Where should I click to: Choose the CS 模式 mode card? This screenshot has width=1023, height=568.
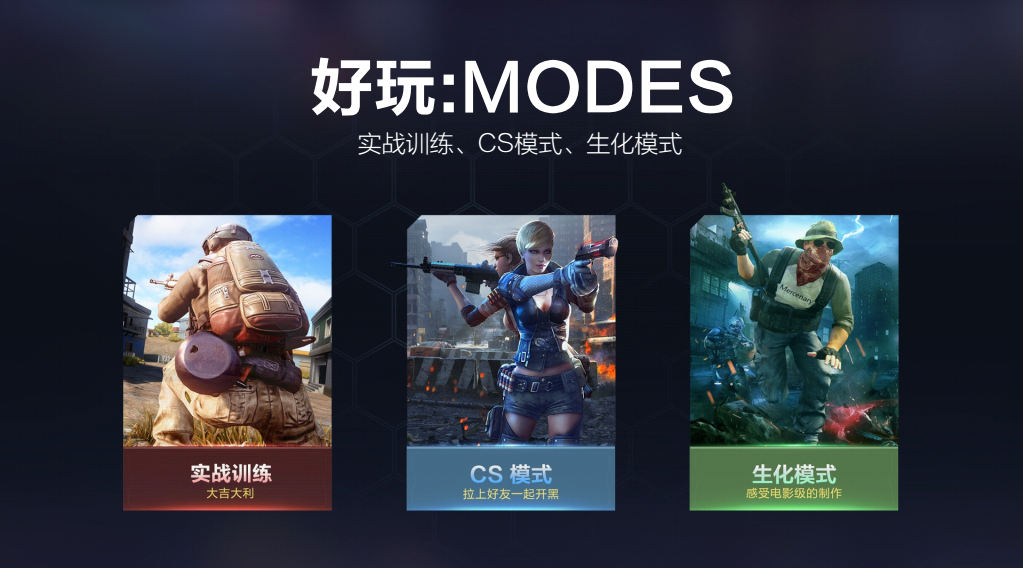pos(510,362)
